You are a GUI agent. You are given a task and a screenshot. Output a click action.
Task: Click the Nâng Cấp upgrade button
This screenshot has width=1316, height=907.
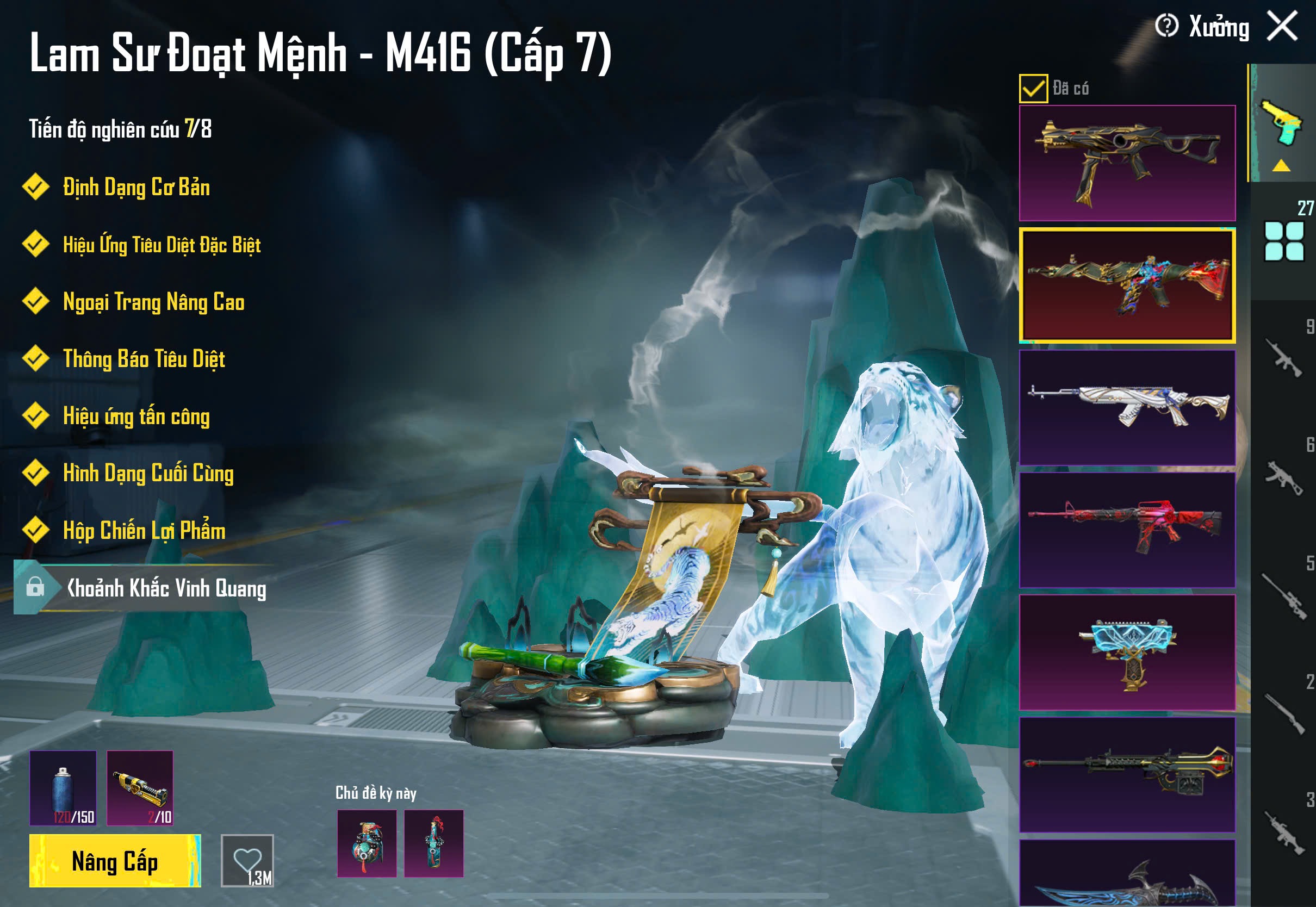115,861
